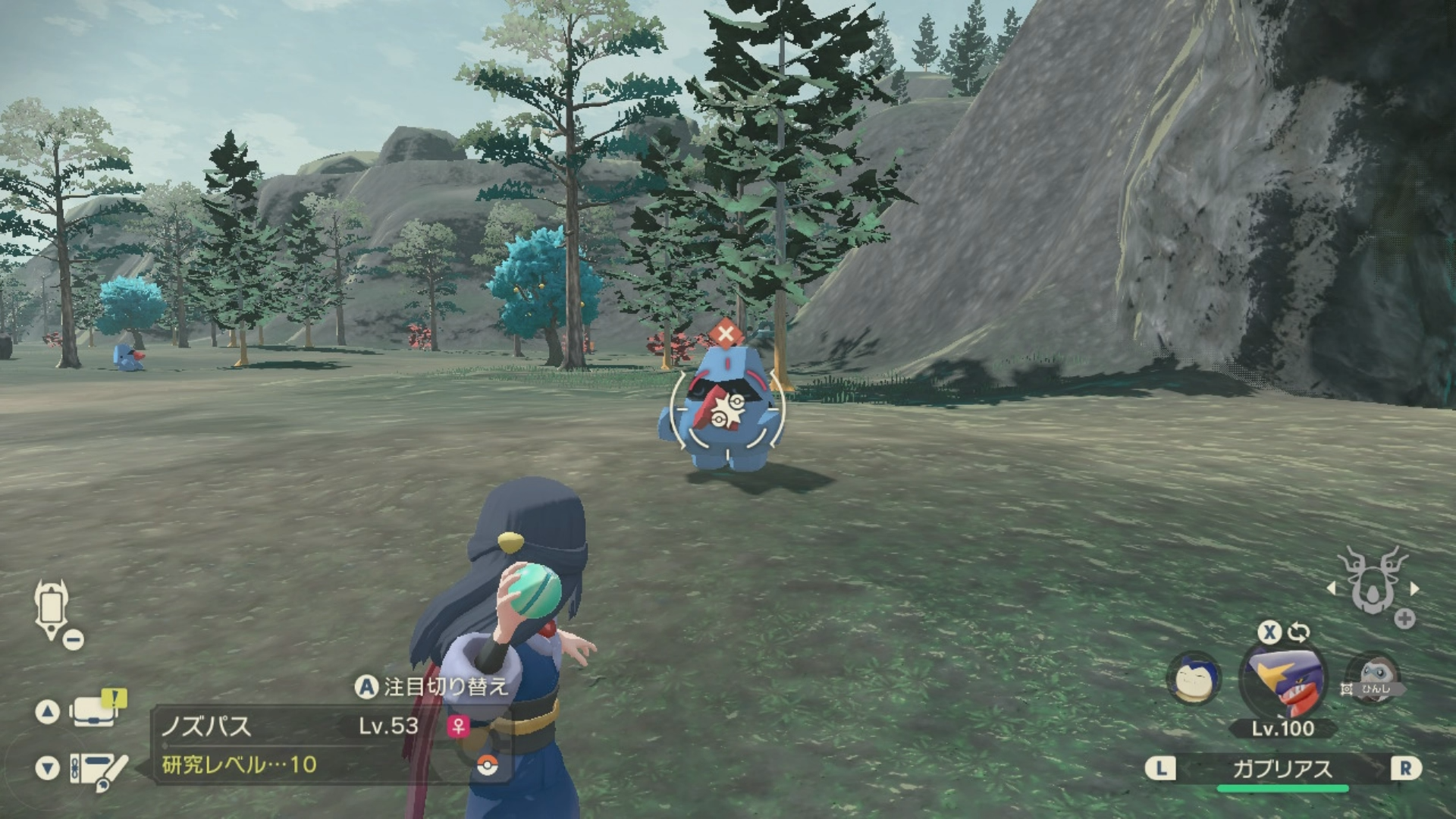Image resolution: width=1456 pixels, height=819 pixels.
Task: Cycle ride Pokémon with the left arrow
Action: tap(1331, 588)
